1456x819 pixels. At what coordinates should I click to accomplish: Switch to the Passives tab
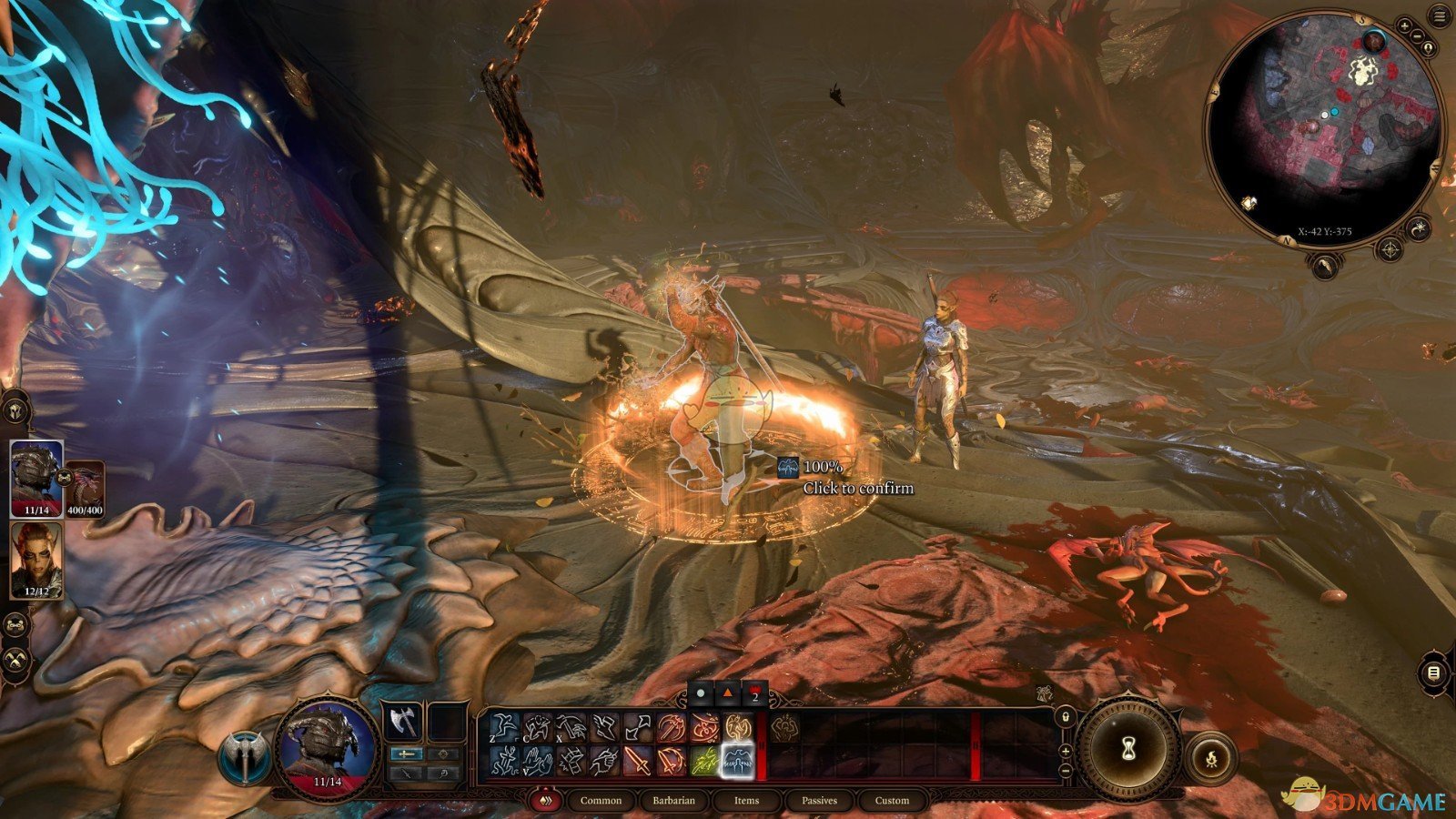(819, 801)
